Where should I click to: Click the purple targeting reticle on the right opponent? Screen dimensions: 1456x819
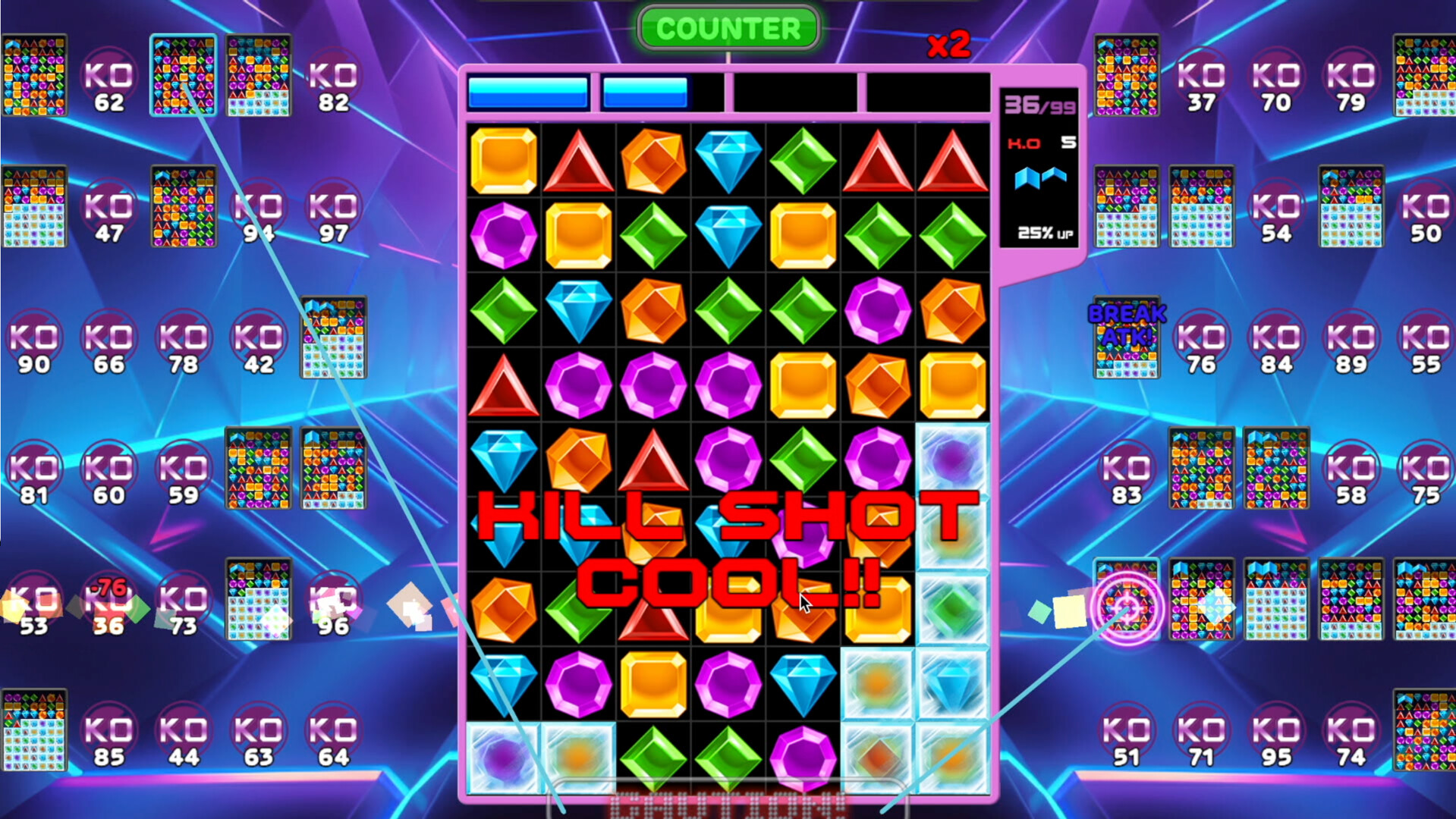pos(1128,607)
